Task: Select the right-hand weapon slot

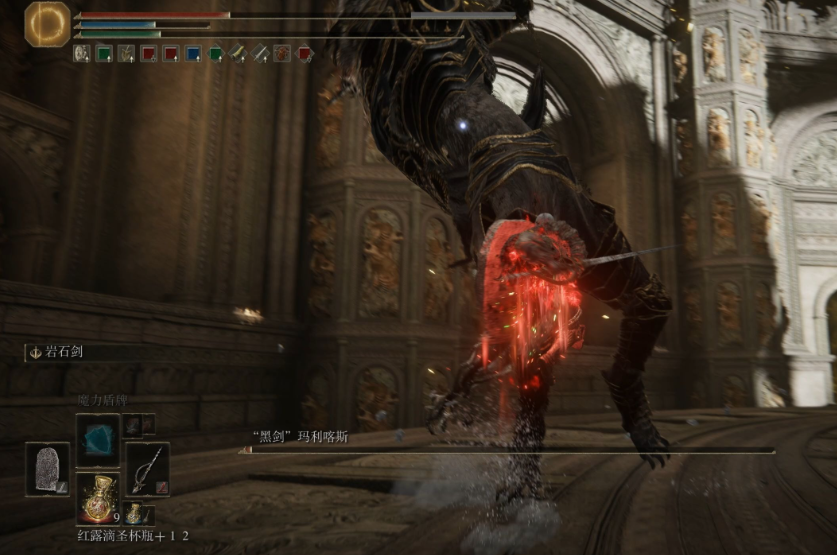Action: tap(147, 468)
